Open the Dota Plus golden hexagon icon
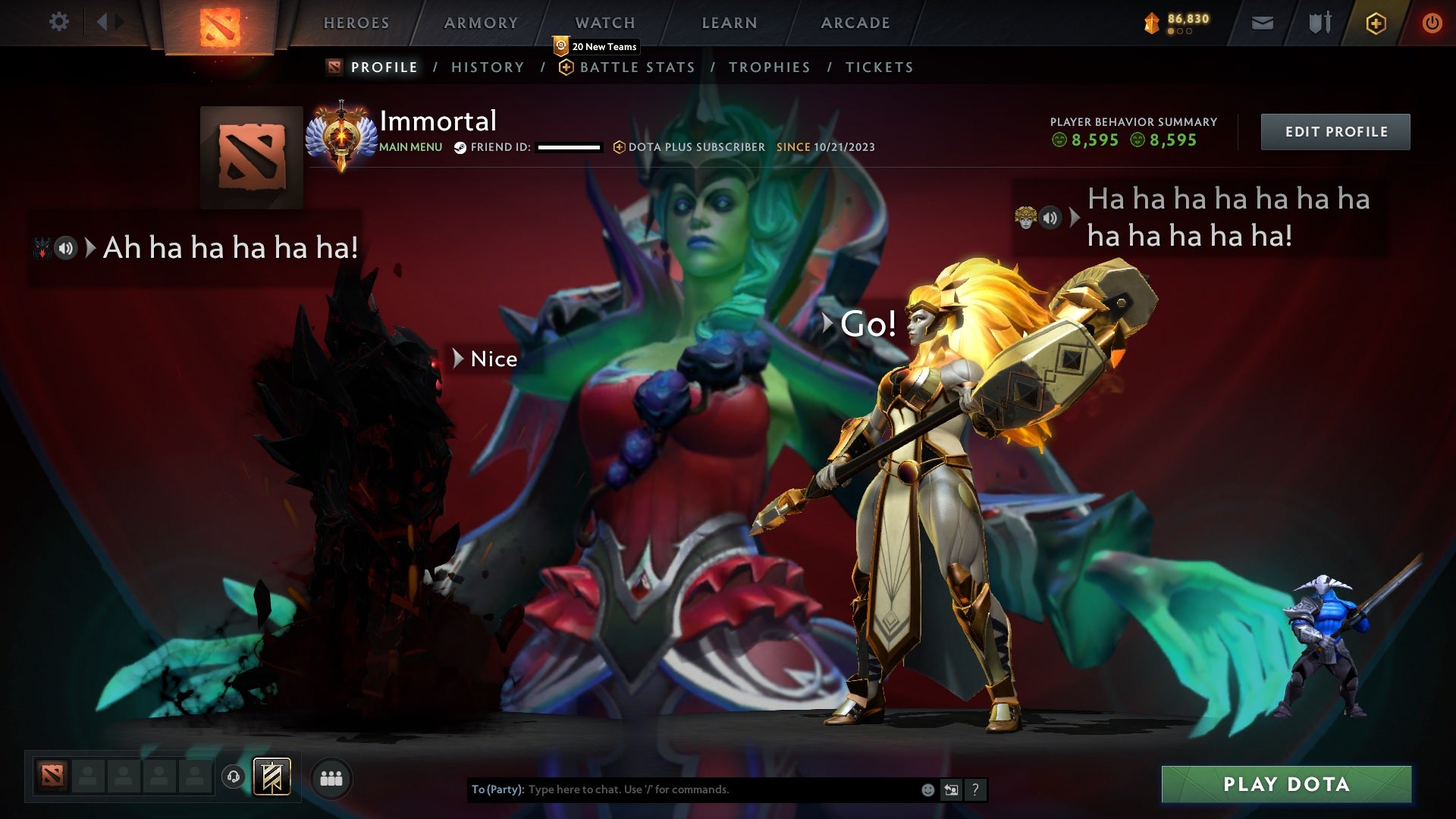The height and width of the screenshot is (819, 1456). [x=1376, y=23]
